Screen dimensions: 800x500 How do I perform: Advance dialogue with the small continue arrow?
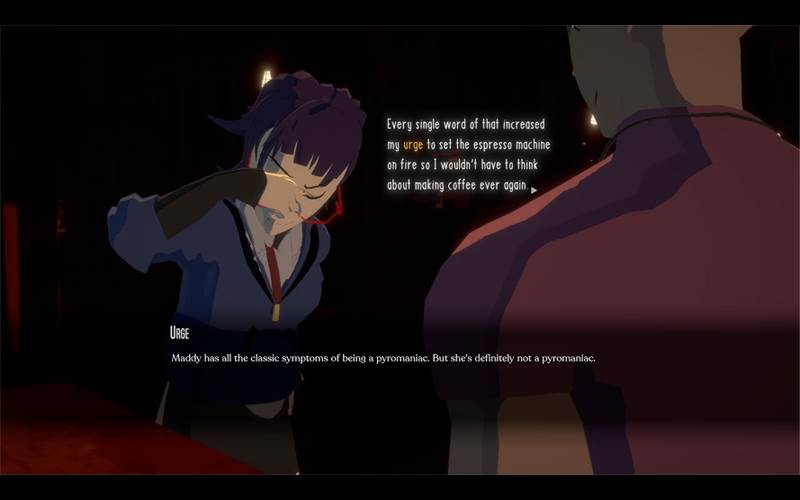pos(535,189)
